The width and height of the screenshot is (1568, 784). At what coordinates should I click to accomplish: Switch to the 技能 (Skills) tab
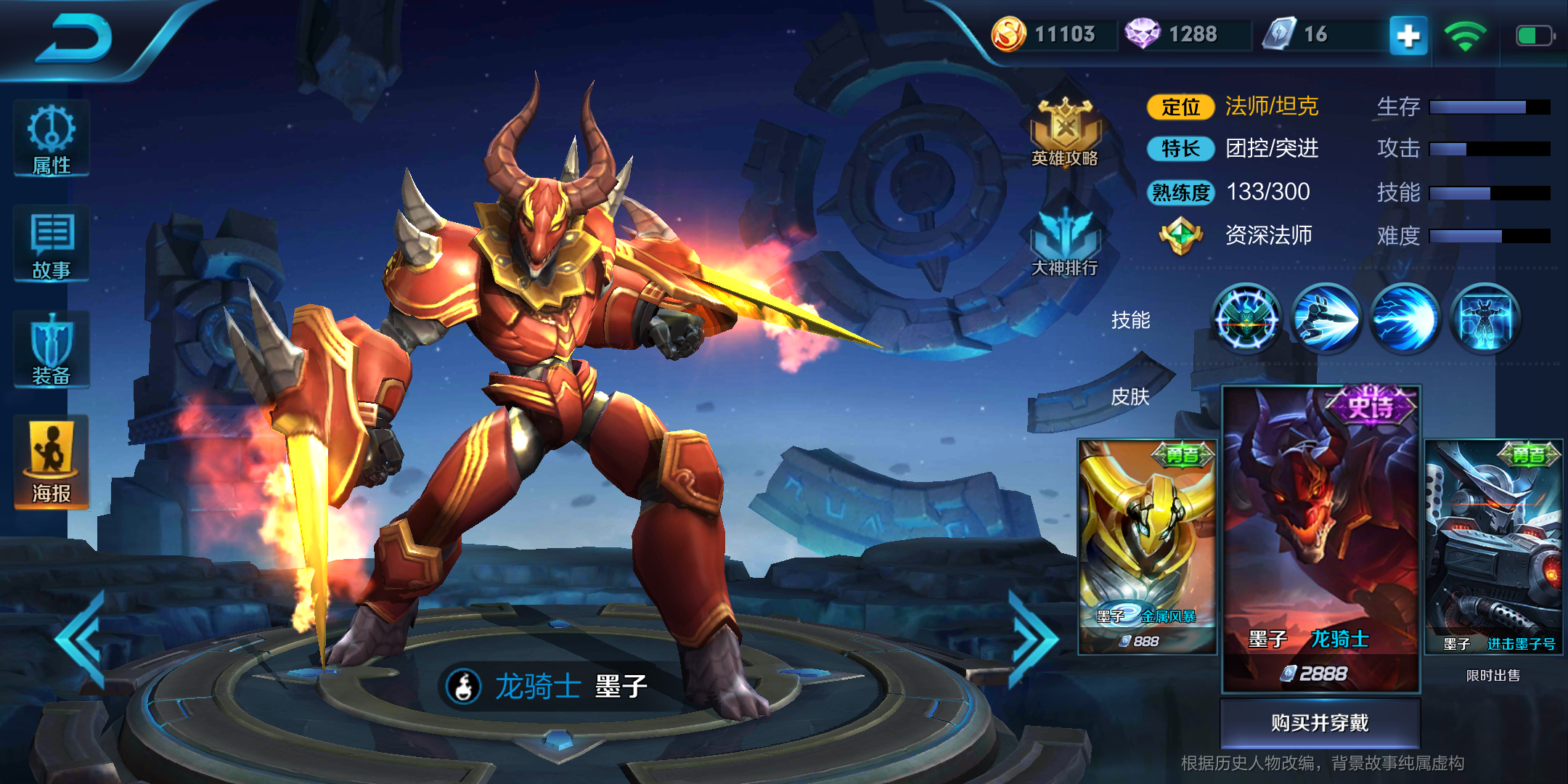pyautogui.click(x=1132, y=319)
